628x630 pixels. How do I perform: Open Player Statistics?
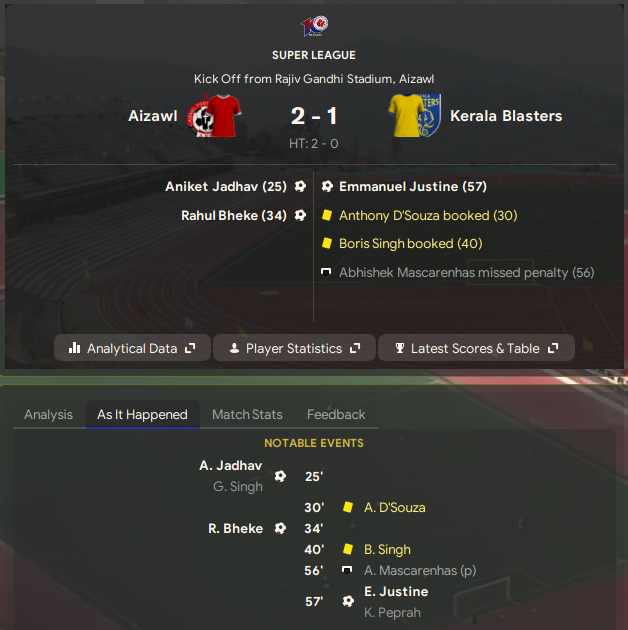293,348
